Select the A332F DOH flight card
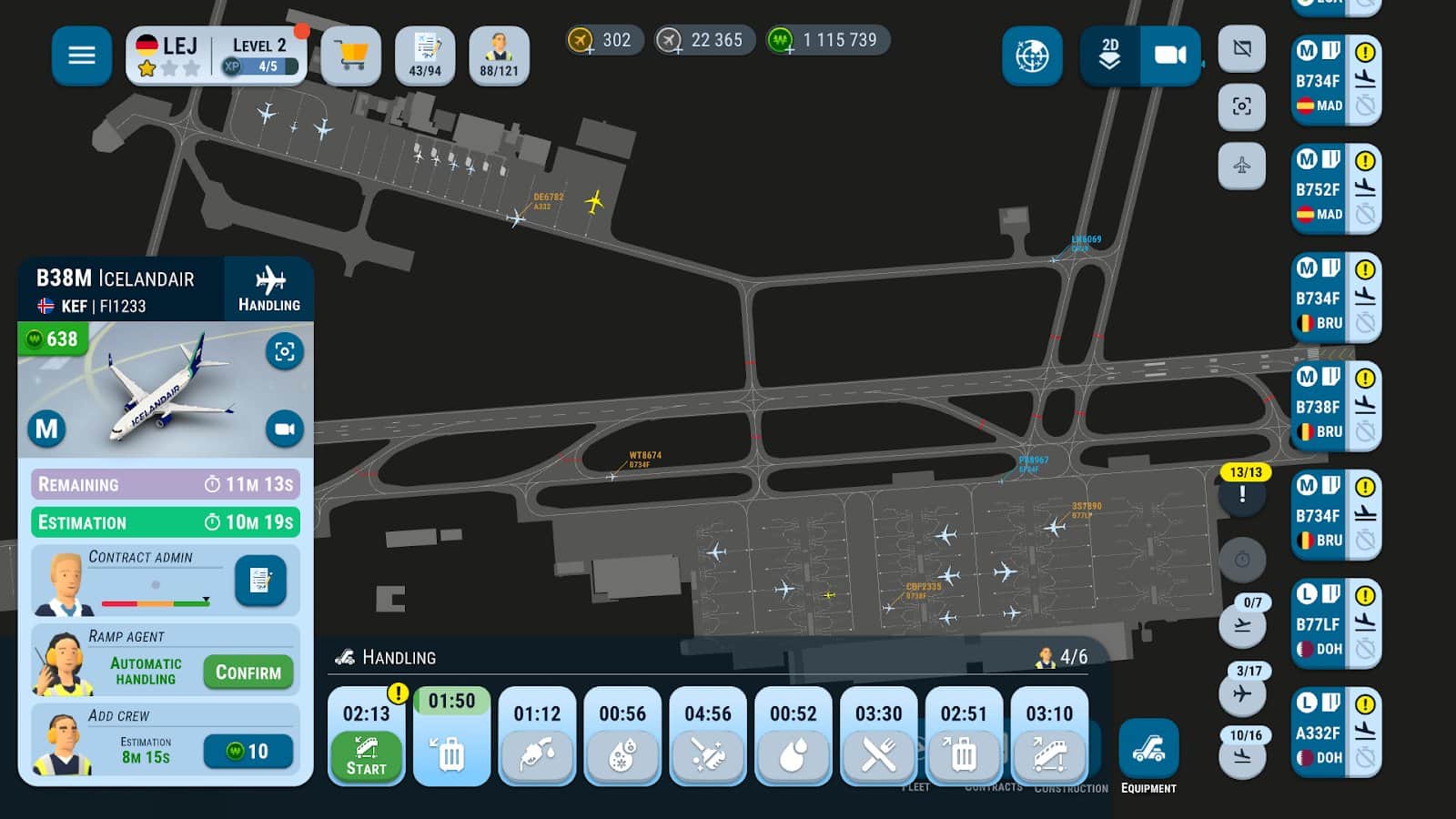Viewport: 1456px width, 819px height. [1335, 733]
